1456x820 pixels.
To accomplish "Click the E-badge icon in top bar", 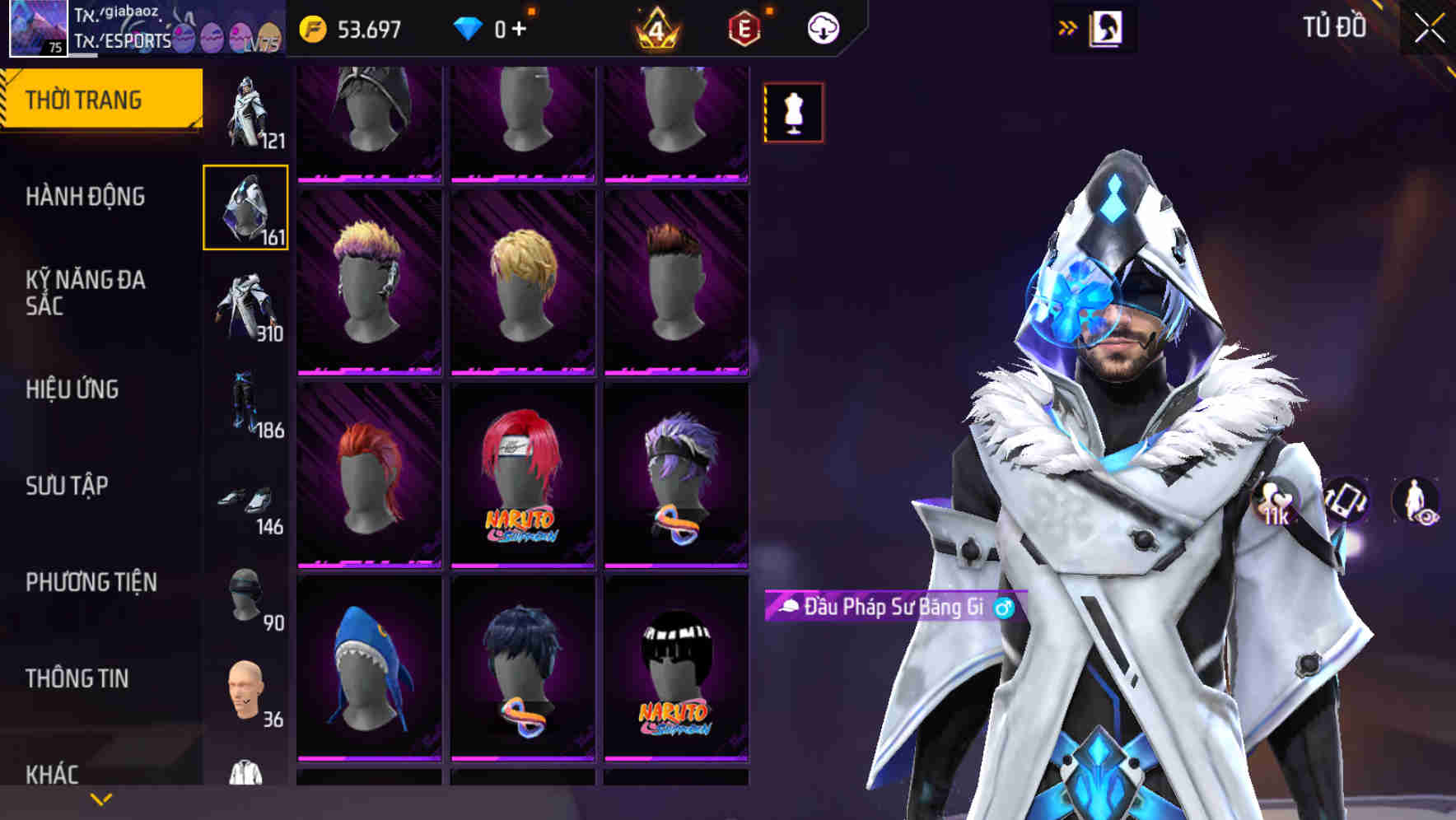I will click(742, 26).
